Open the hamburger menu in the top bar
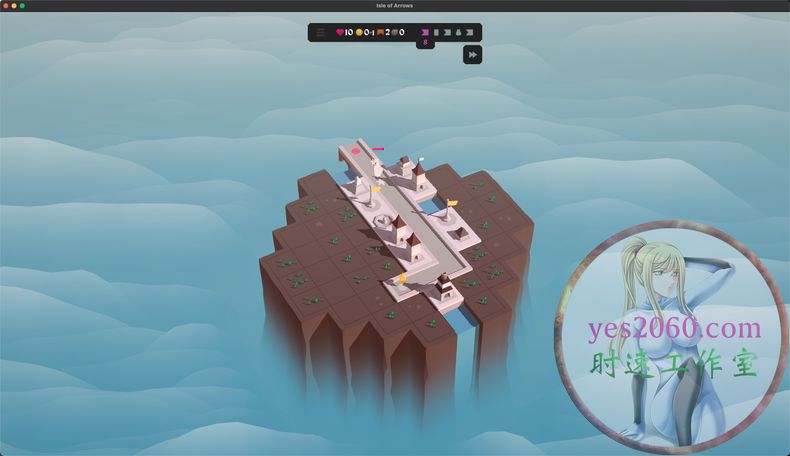This screenshot has width=790, height=456. (x=320, y=32)
